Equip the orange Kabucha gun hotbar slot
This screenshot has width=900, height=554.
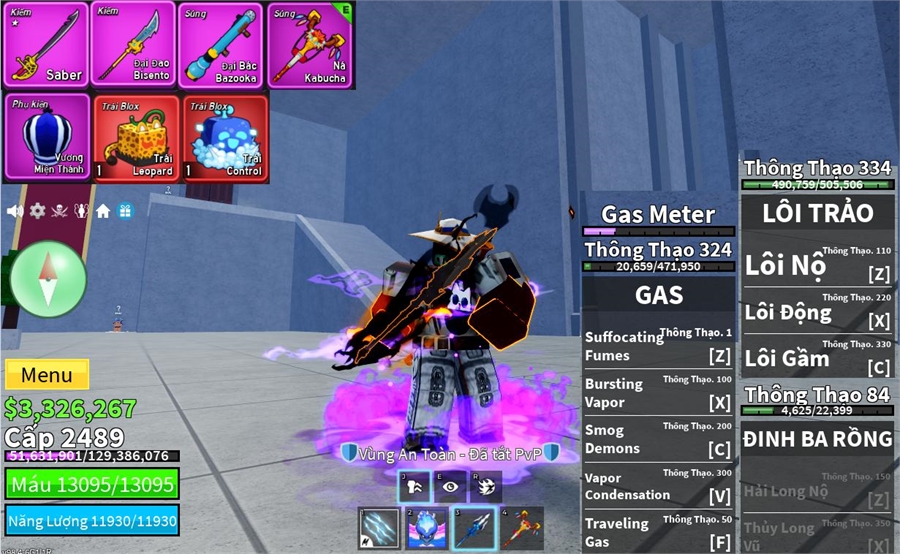tap(521, 528)
